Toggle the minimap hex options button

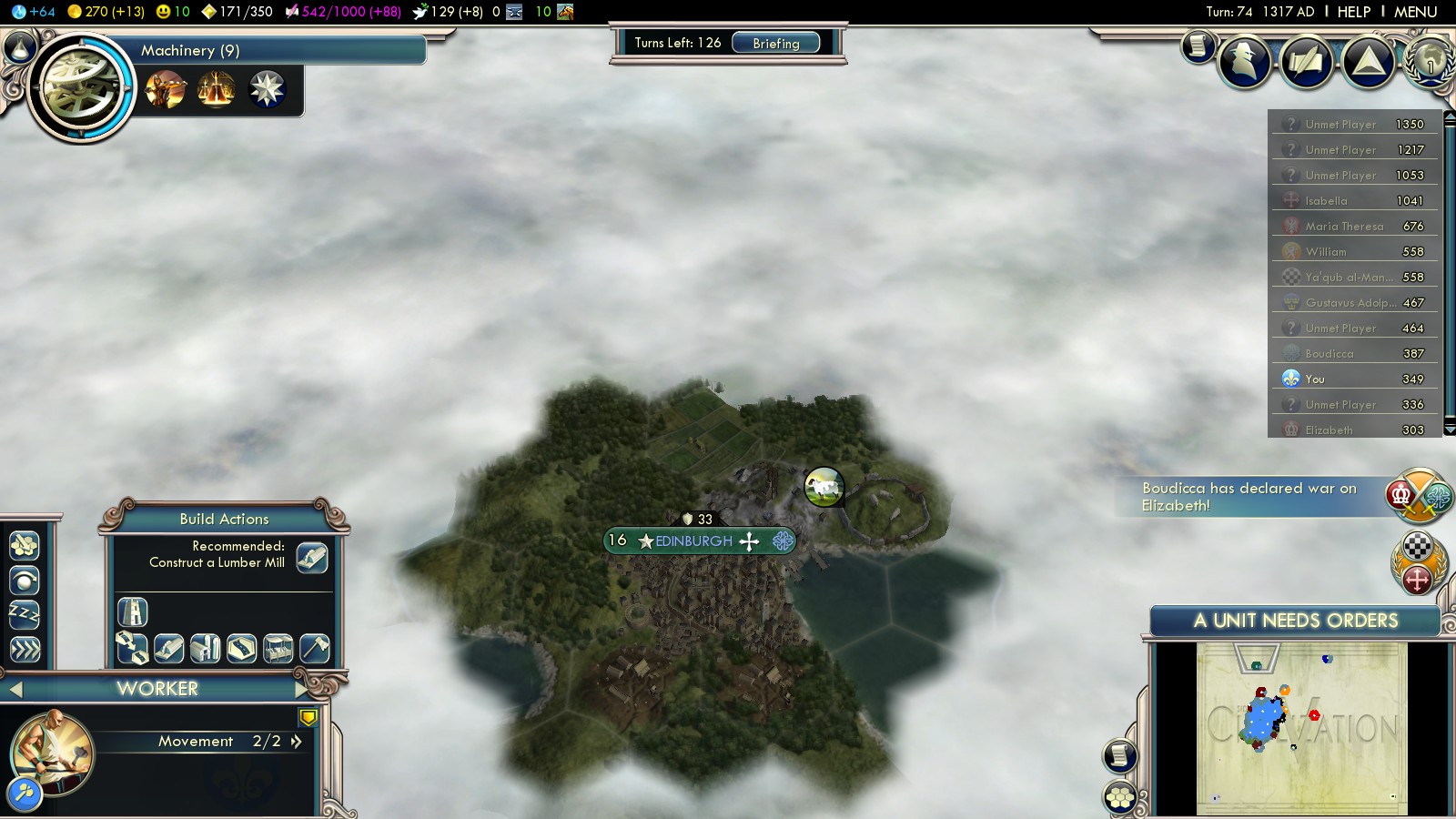click(x=1120, y=798)
